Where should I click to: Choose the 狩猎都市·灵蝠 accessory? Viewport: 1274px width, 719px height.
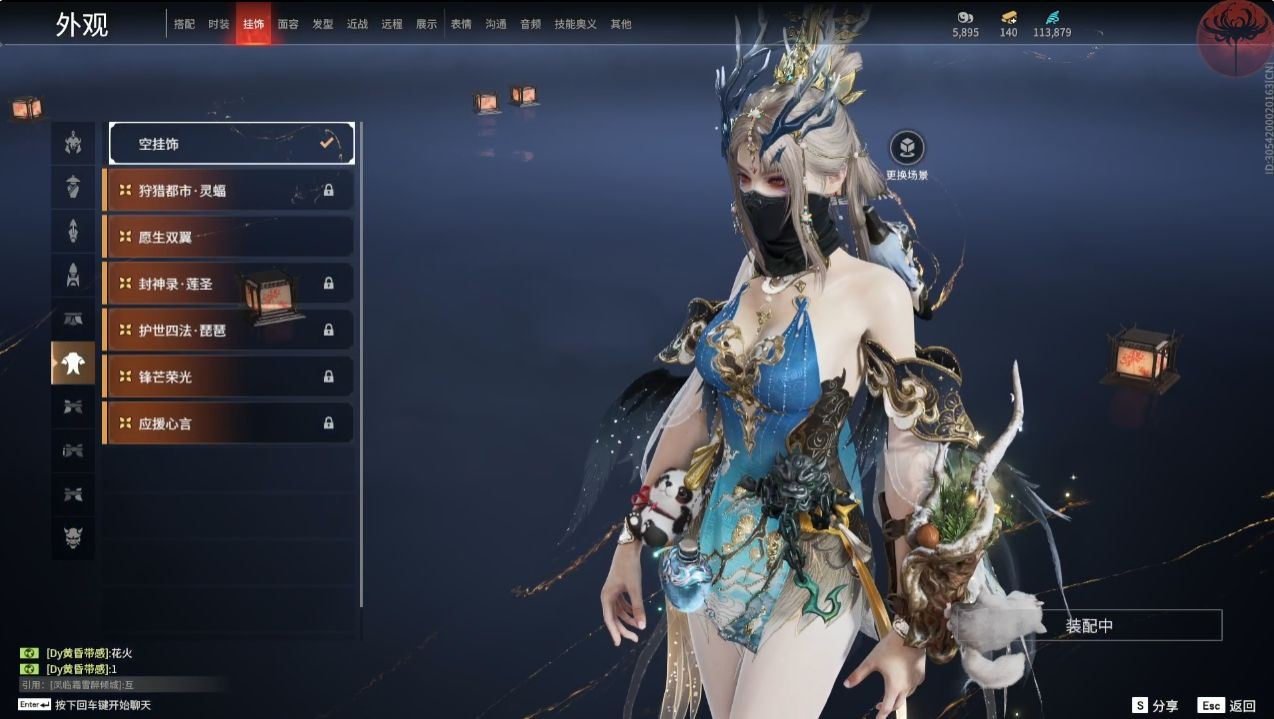coord(229,190)
